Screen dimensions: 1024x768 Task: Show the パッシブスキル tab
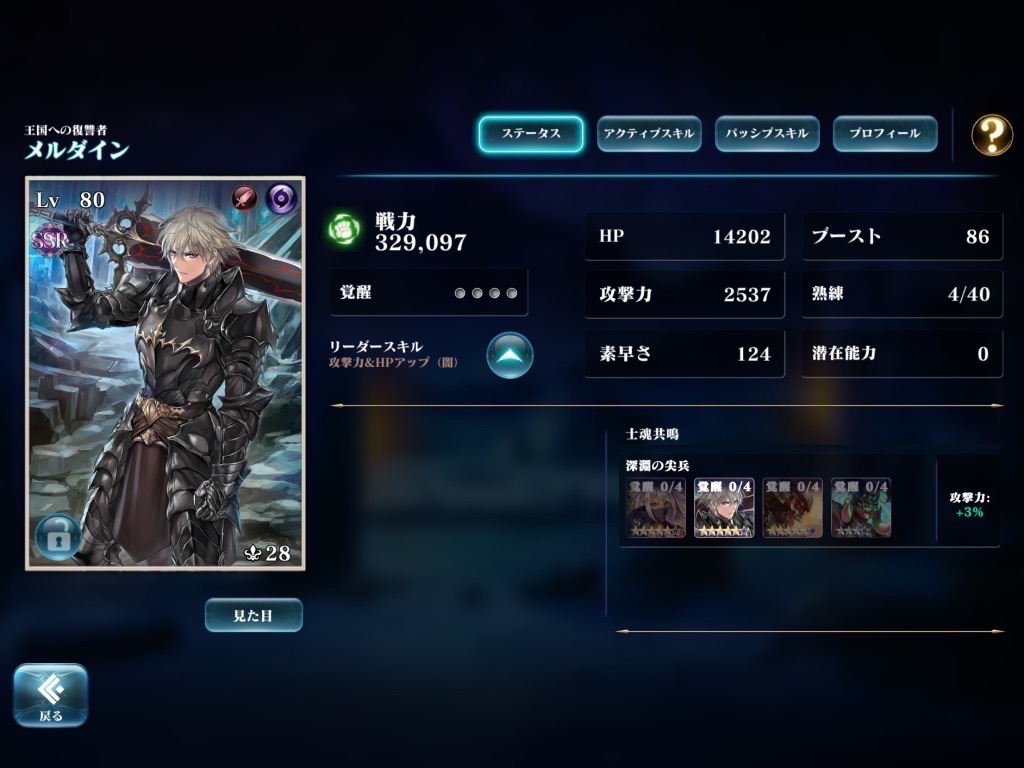[x=766, y=134]
